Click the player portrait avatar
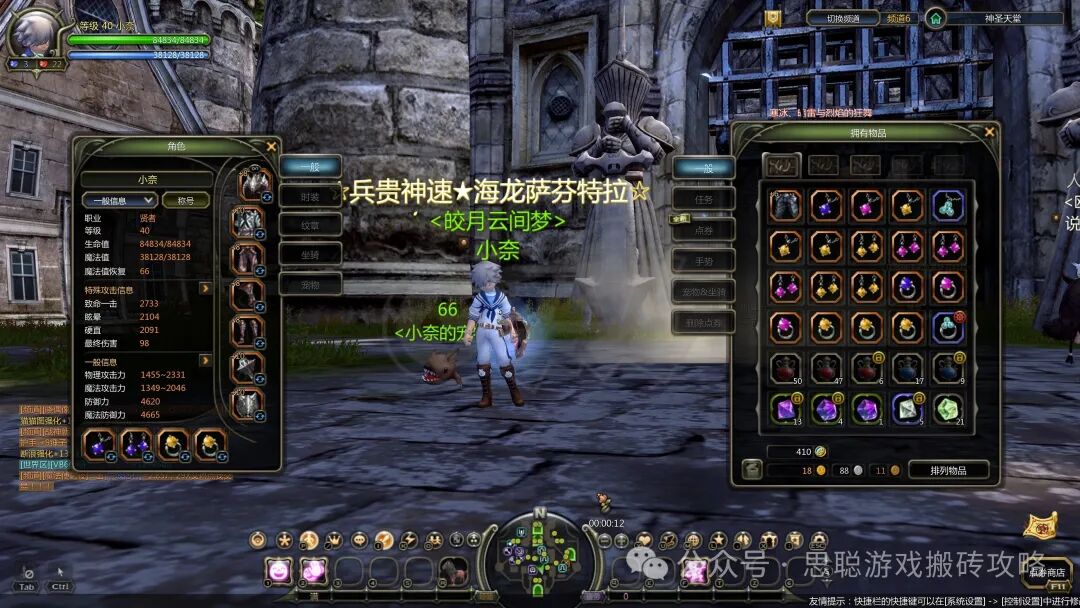Image resolution: width=1080 pixels, height=608 pixels. point(33,33)
